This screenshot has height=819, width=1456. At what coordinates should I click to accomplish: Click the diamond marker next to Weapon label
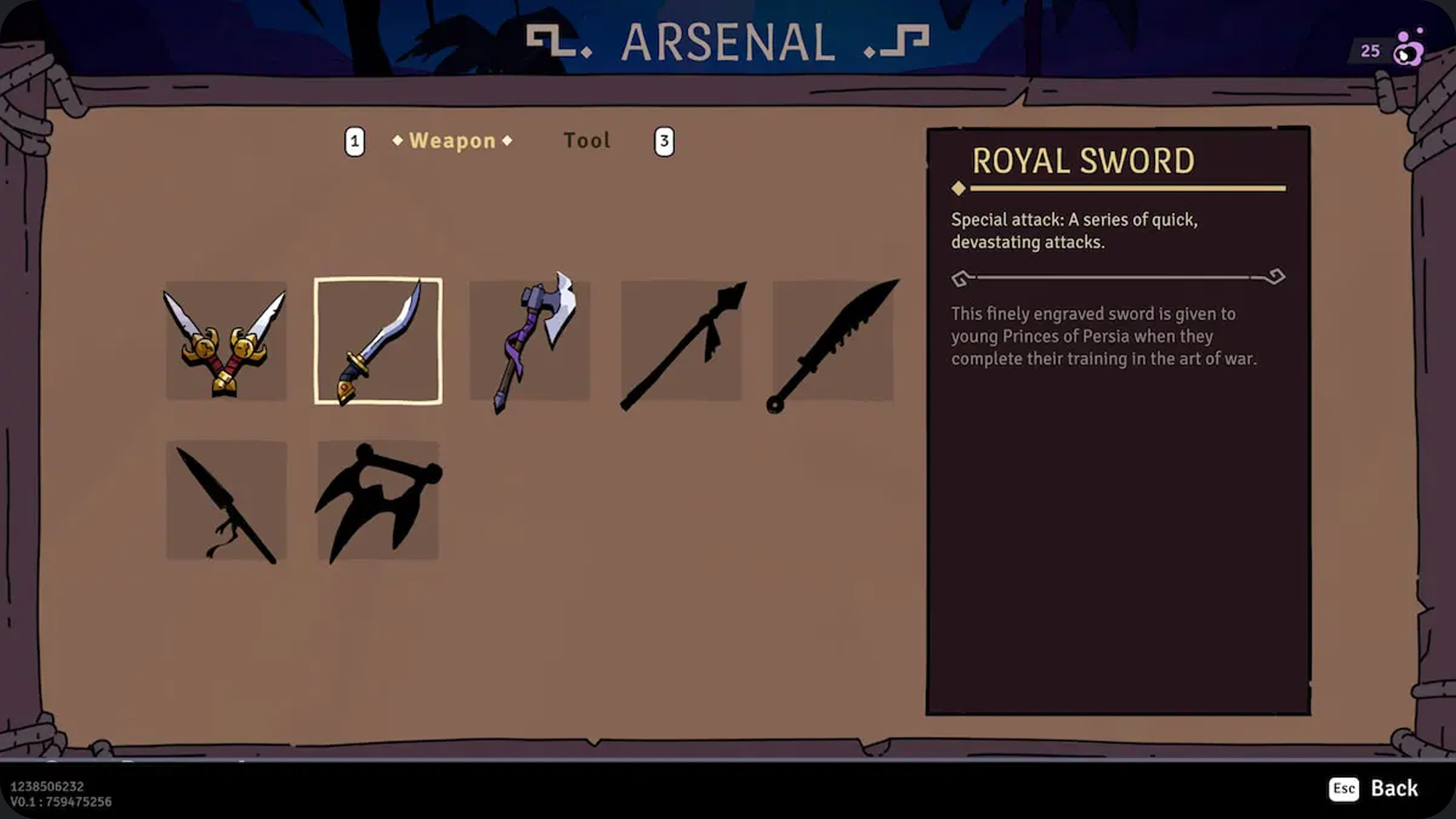point(397,140)
